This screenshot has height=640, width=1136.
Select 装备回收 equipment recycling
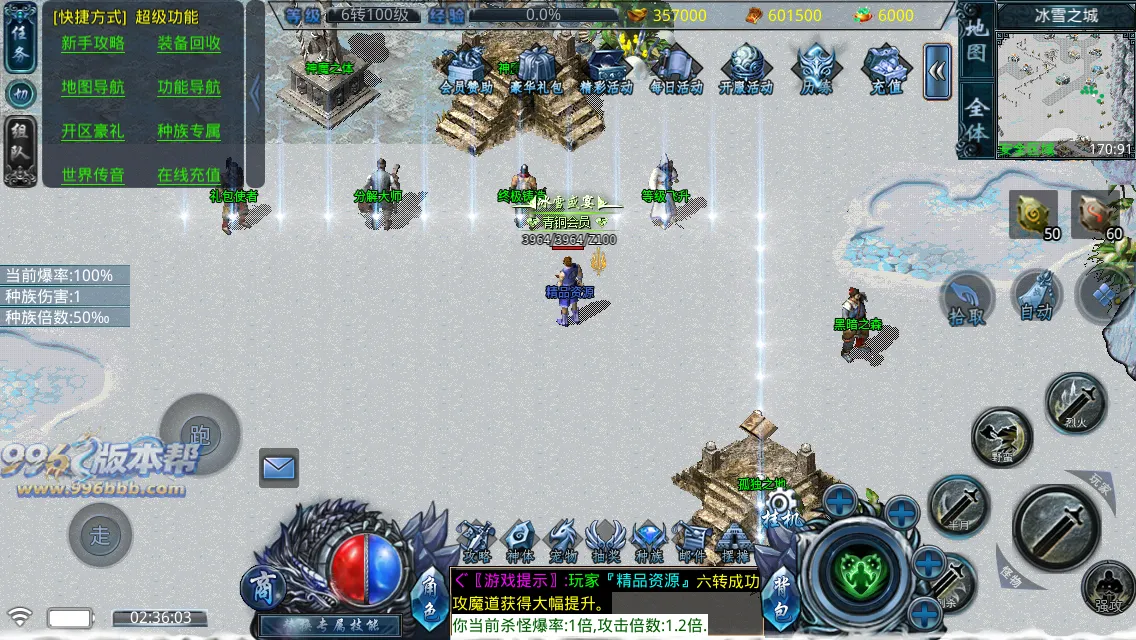click(189, 44)
